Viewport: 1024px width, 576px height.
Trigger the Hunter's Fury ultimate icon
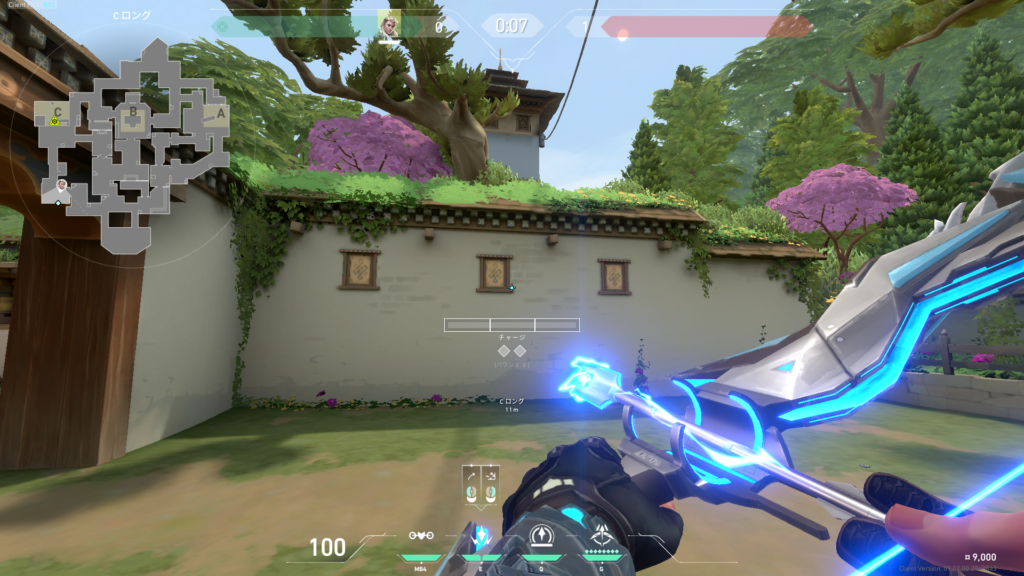(601, 537)
